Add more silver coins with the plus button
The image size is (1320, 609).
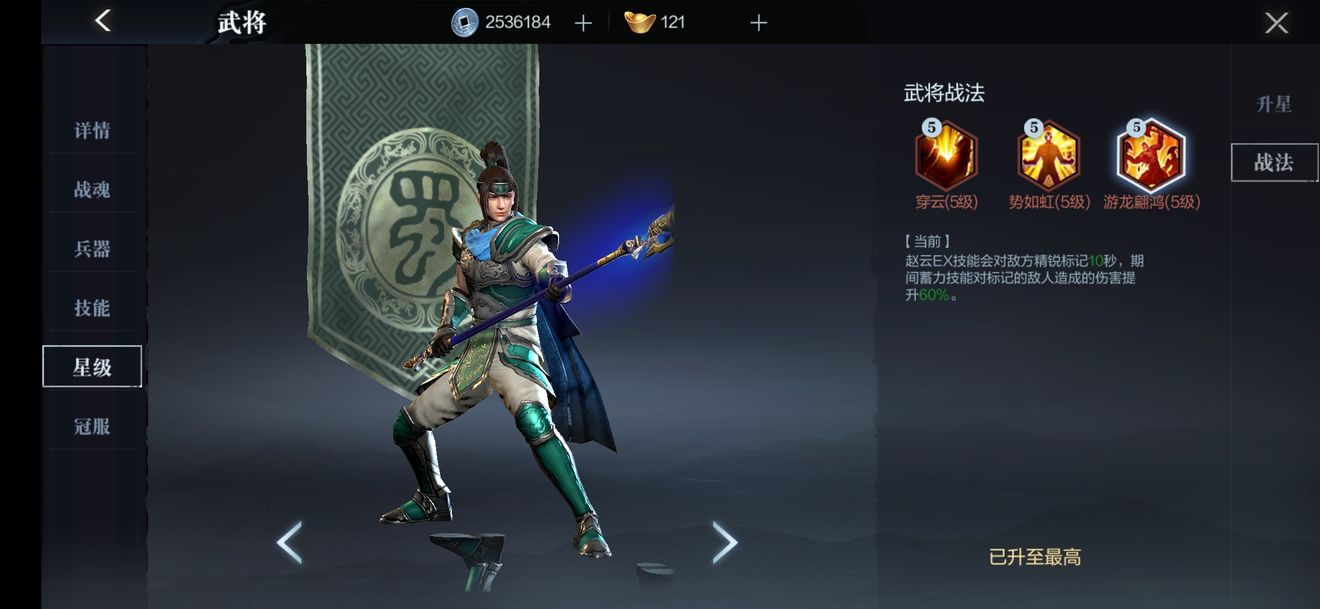(x=584, y=23)
